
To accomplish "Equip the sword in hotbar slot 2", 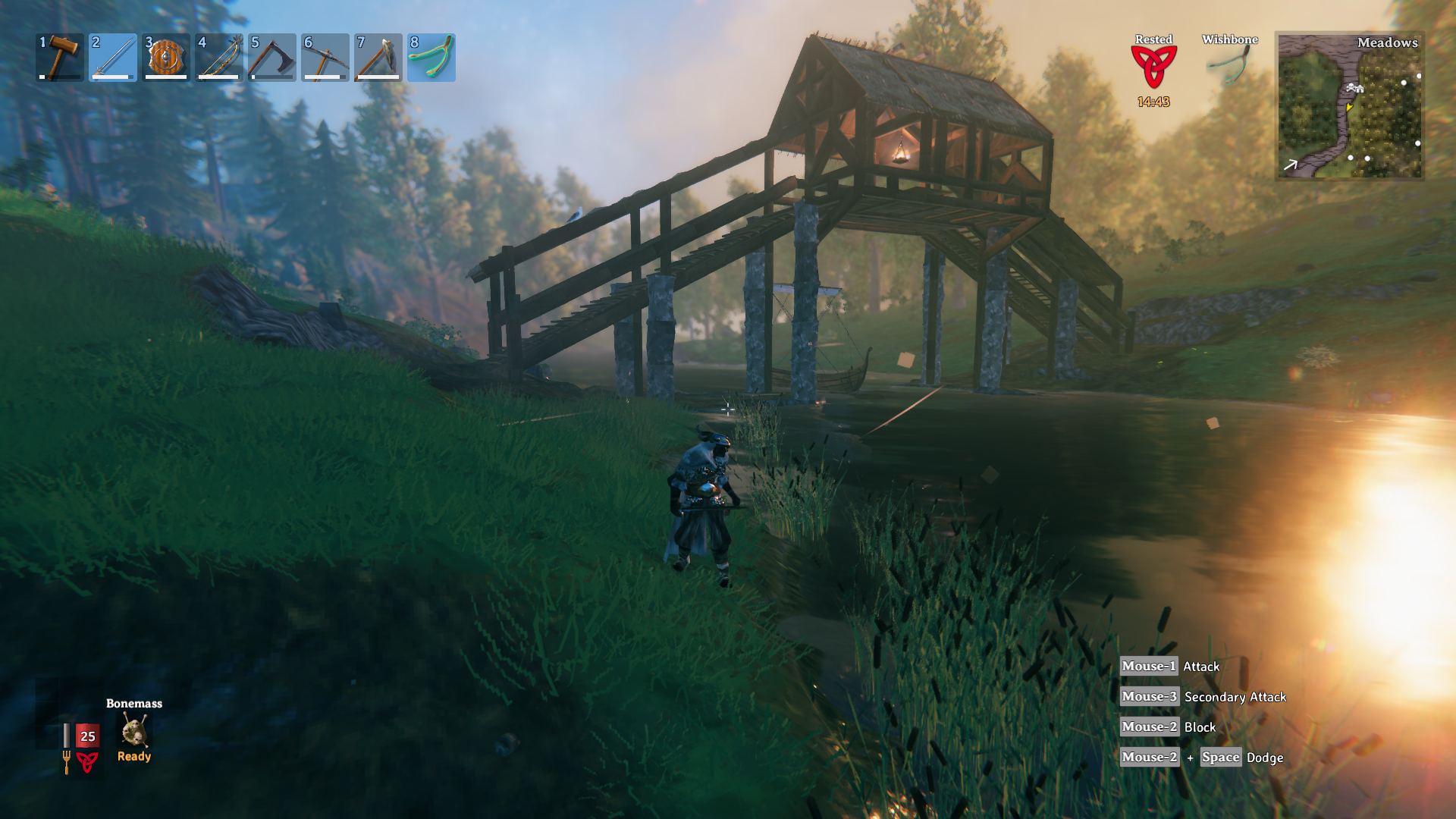I will click(x=113, y=58).
